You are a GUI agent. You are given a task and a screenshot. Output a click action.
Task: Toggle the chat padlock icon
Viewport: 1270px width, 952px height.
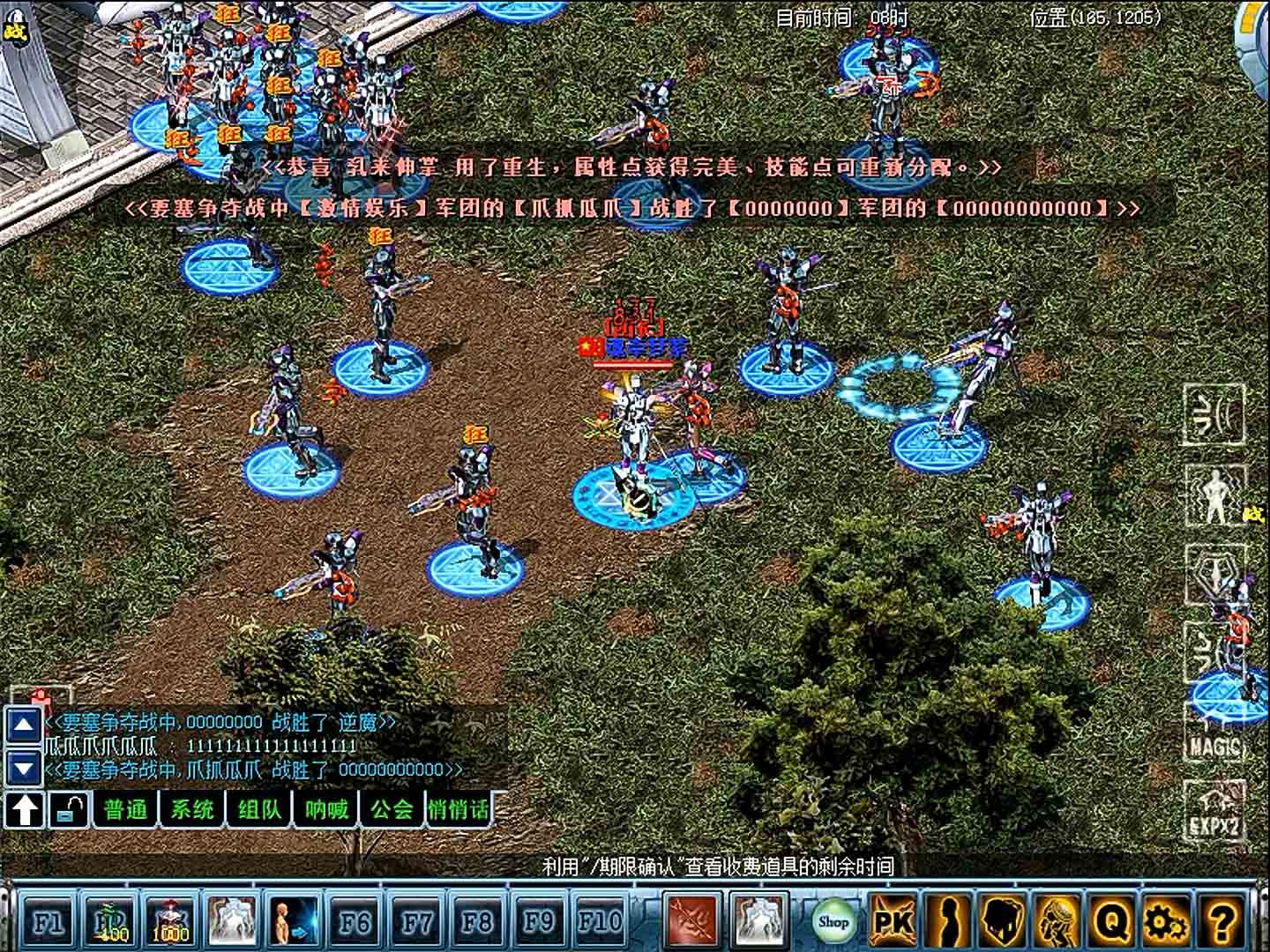pyautogui.click(x=69, y=809)
